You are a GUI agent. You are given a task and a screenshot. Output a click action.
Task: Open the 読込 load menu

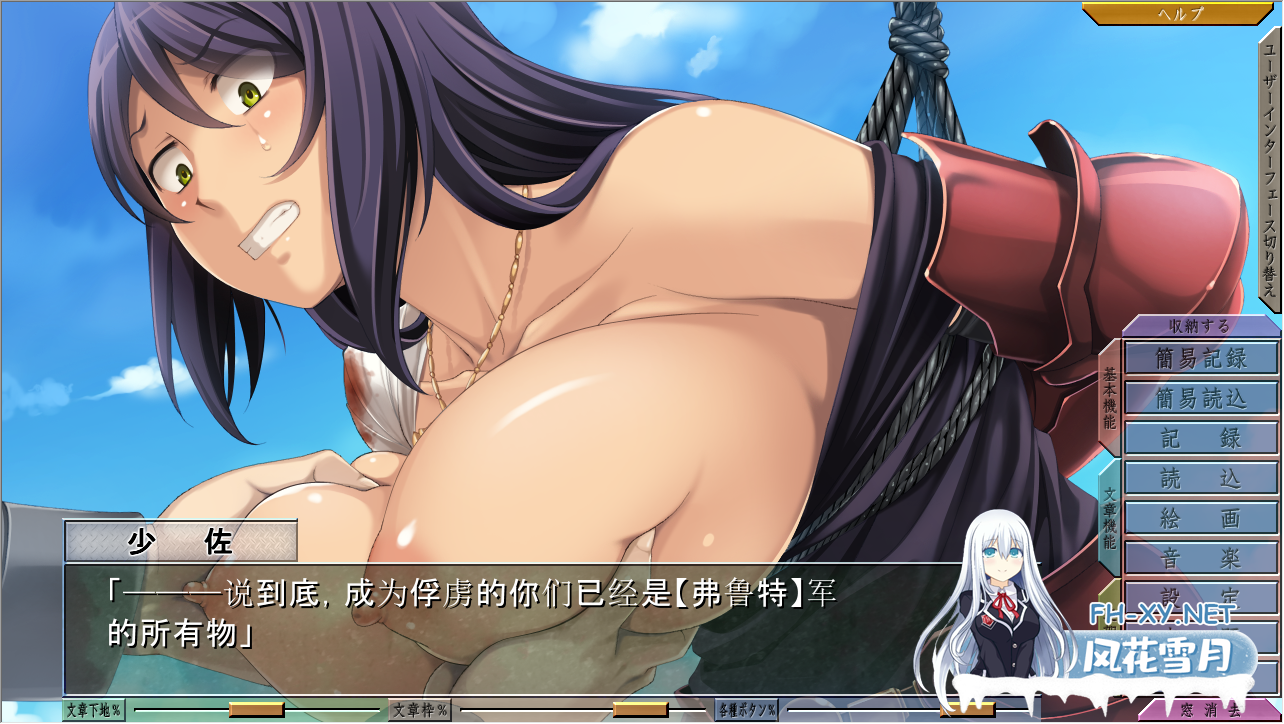pyautogui.click(x=1199, y=479)
